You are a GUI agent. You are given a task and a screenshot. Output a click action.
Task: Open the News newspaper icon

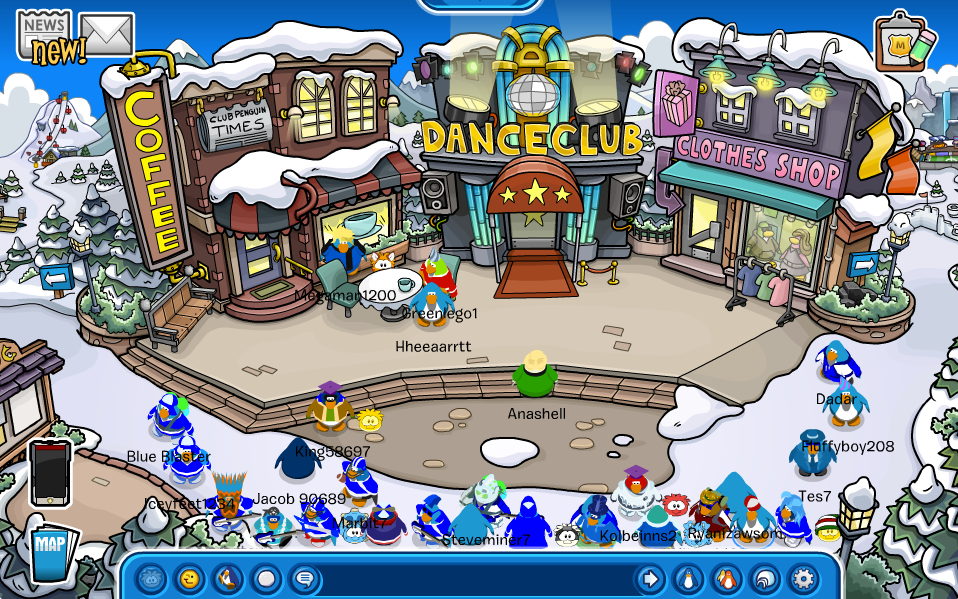click(43, 35)
